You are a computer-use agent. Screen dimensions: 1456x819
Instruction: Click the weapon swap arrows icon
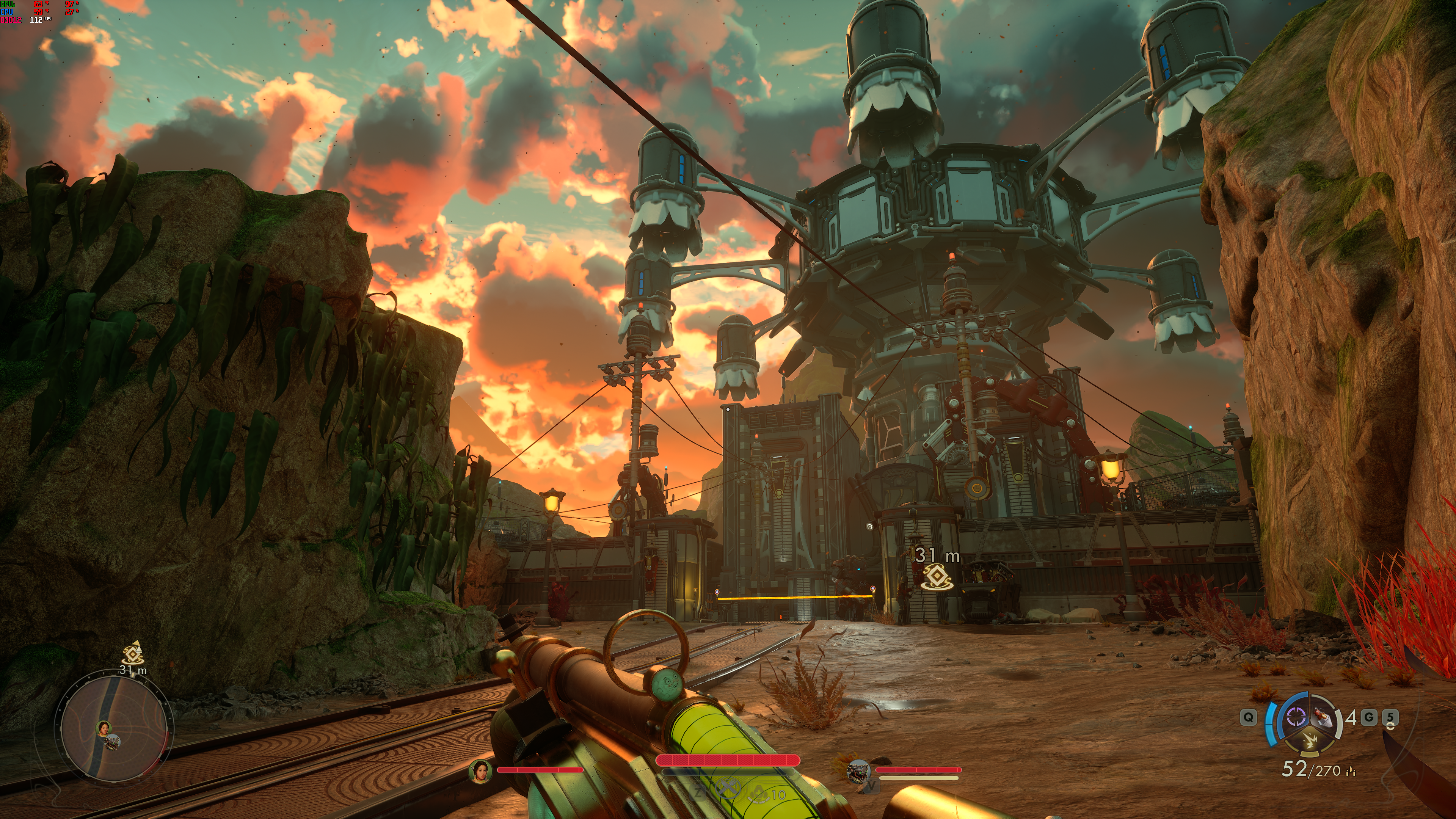(1390, 726)
